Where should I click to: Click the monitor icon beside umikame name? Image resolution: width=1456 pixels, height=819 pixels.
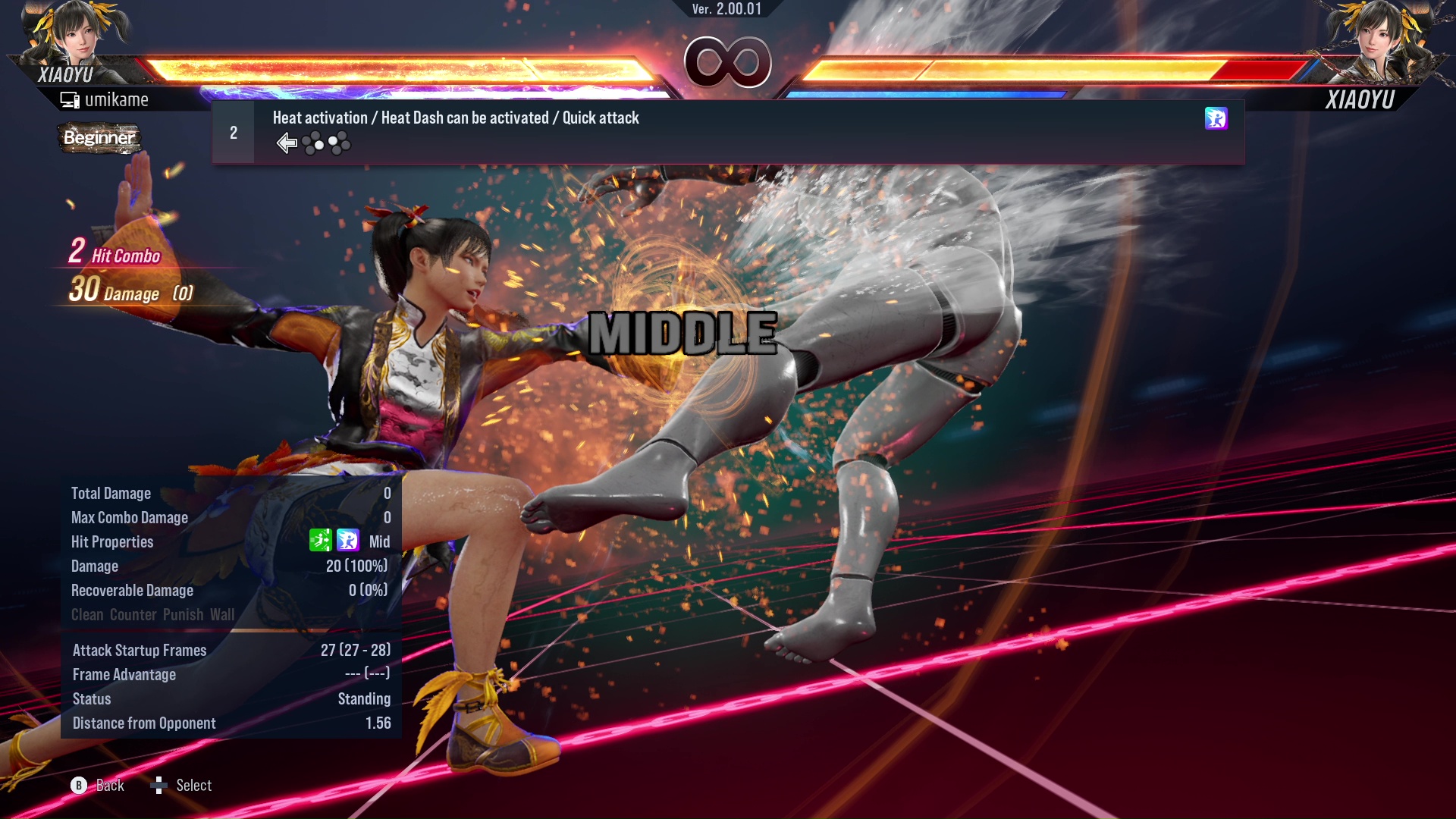click(x=70, y=99)
